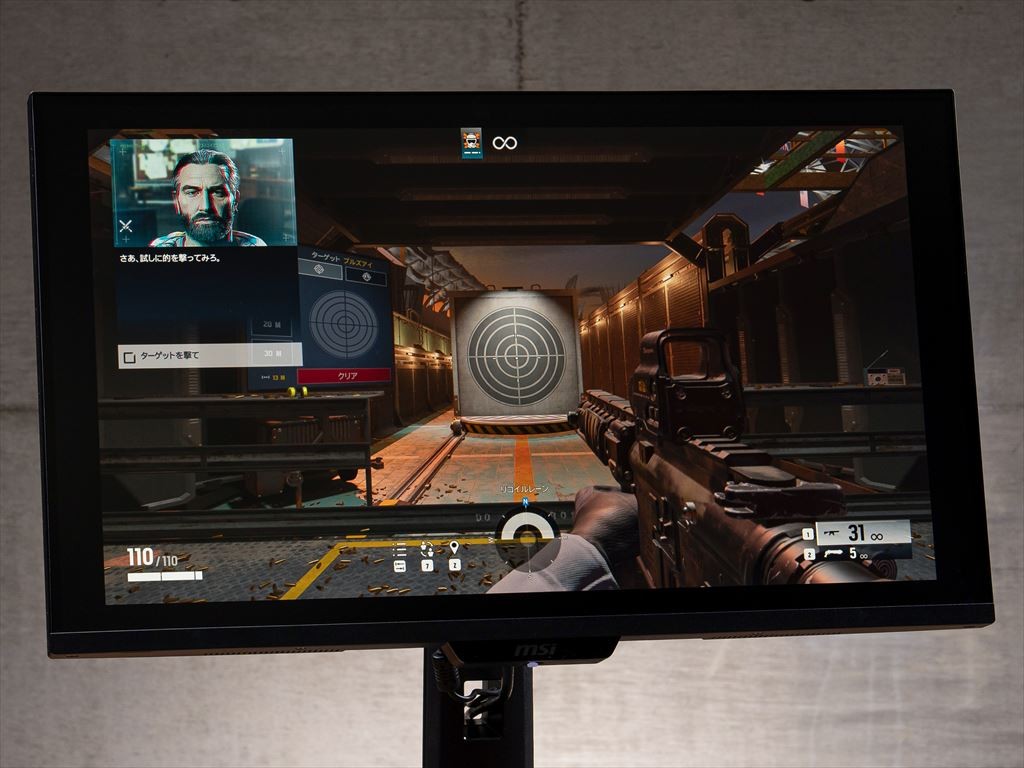Image resolution: width=1024 pixels, height=768 pixels.
Task: Select the location pin HUD icon
Action: (454, 548)
